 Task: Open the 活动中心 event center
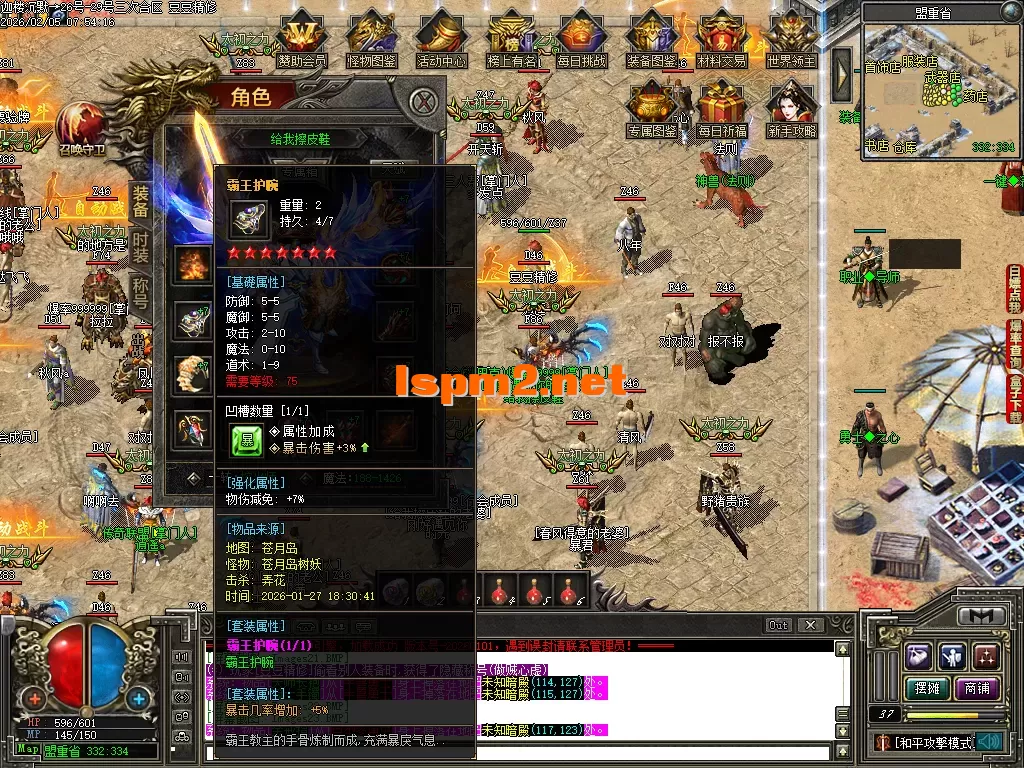pos(441,38)
